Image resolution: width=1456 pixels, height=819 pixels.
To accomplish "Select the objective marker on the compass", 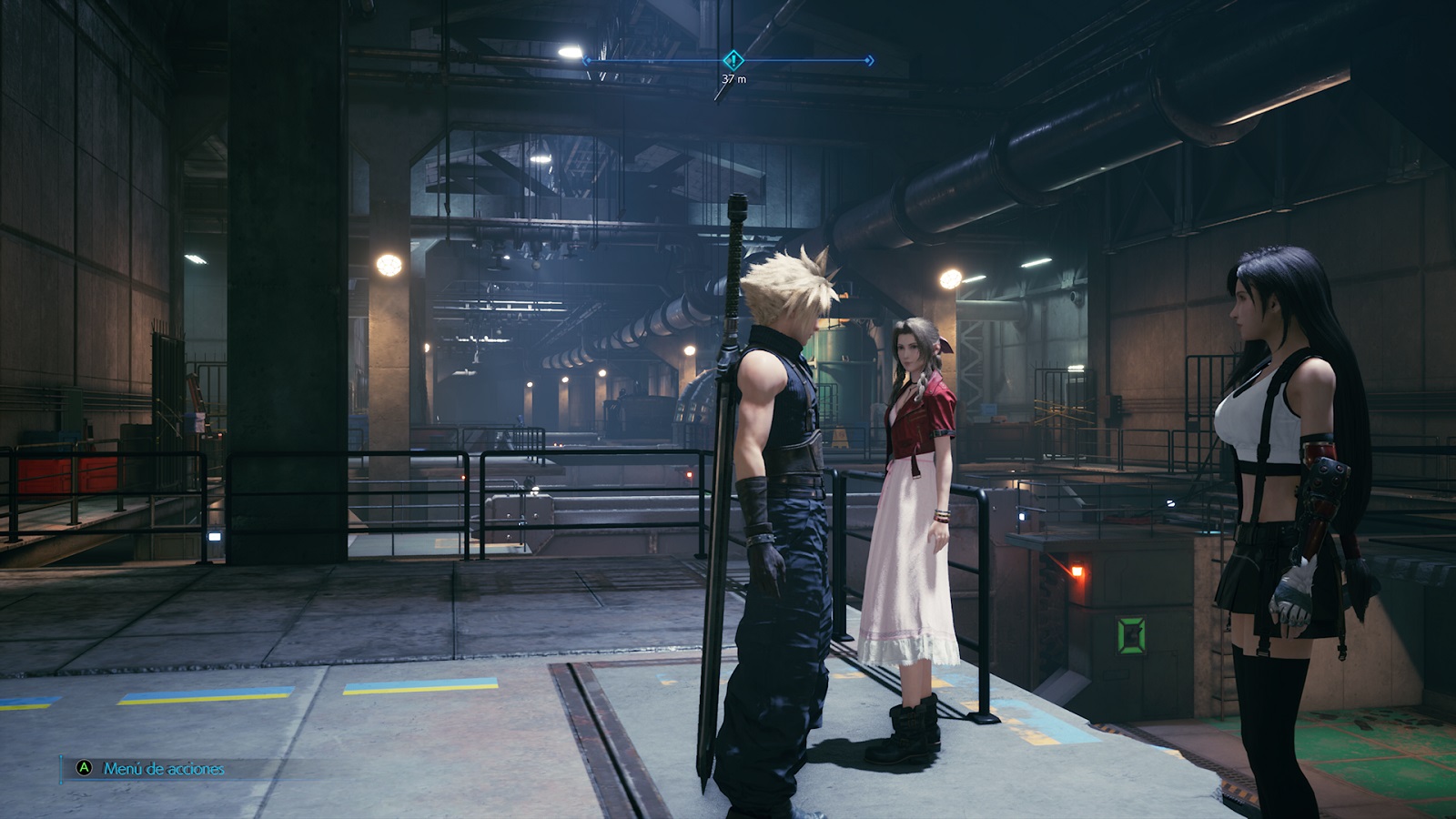I will tap(733, 60).
